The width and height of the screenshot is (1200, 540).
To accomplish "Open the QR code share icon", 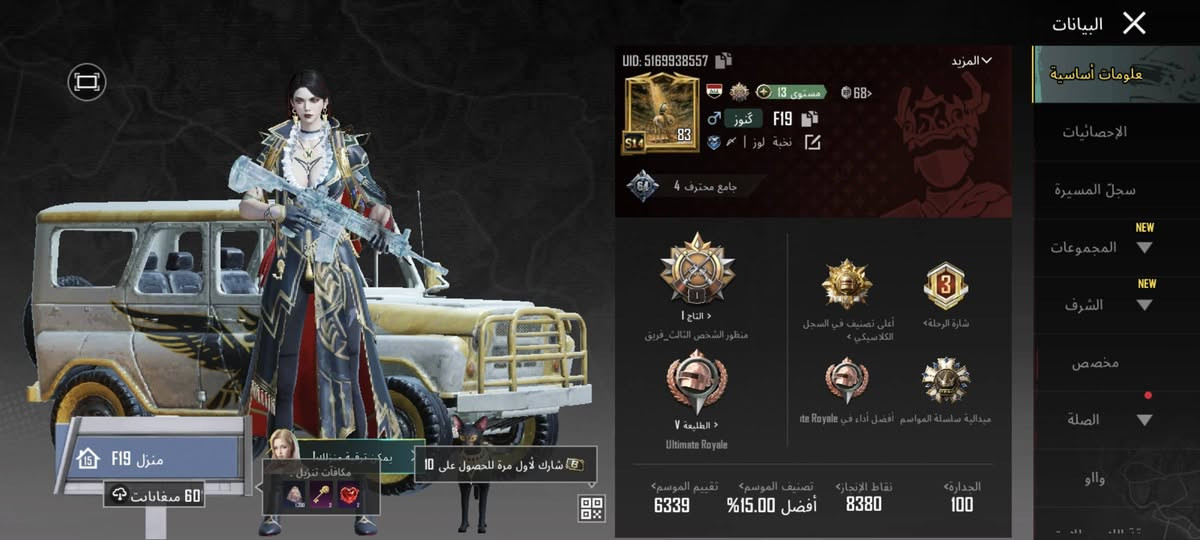I will coord(591,508).
